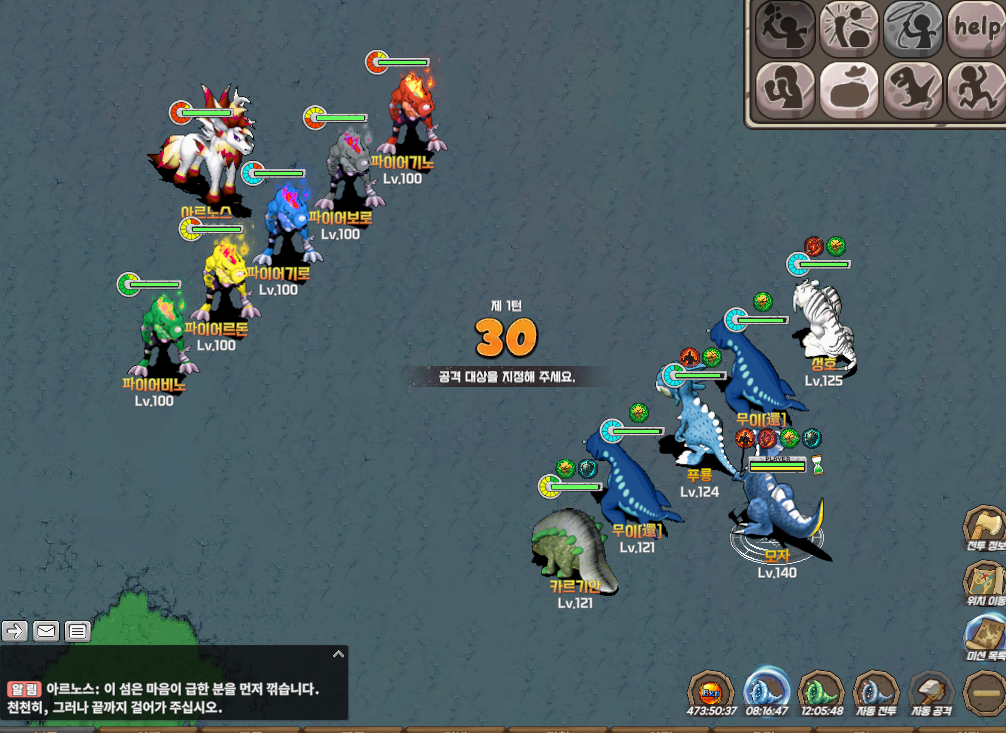Expand the chat box with the up arrow
This screenshot has width=1006, height=733.
pyautogui.click(x=338, y=654)
